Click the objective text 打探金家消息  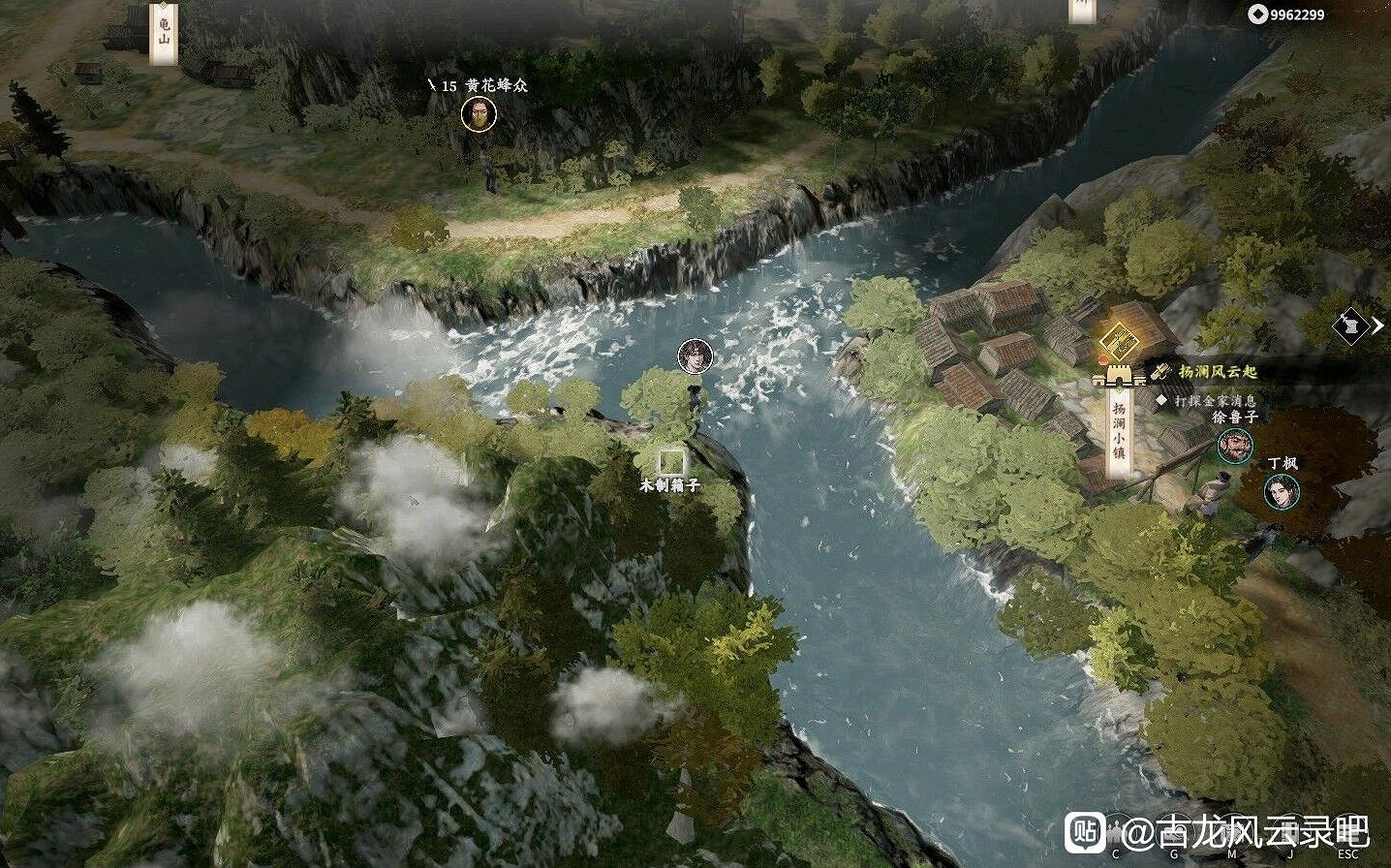point(1215,401)
